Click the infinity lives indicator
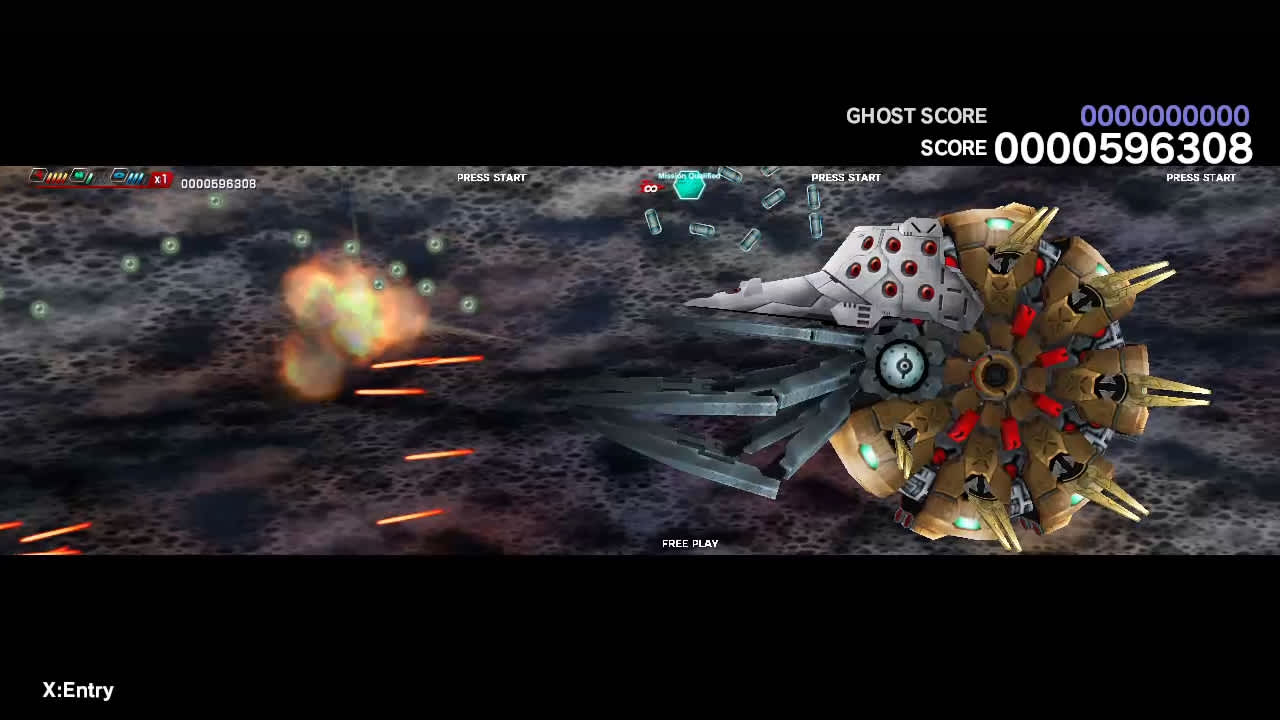Viewport: 1280px width, 720px height. pos(650,188)
